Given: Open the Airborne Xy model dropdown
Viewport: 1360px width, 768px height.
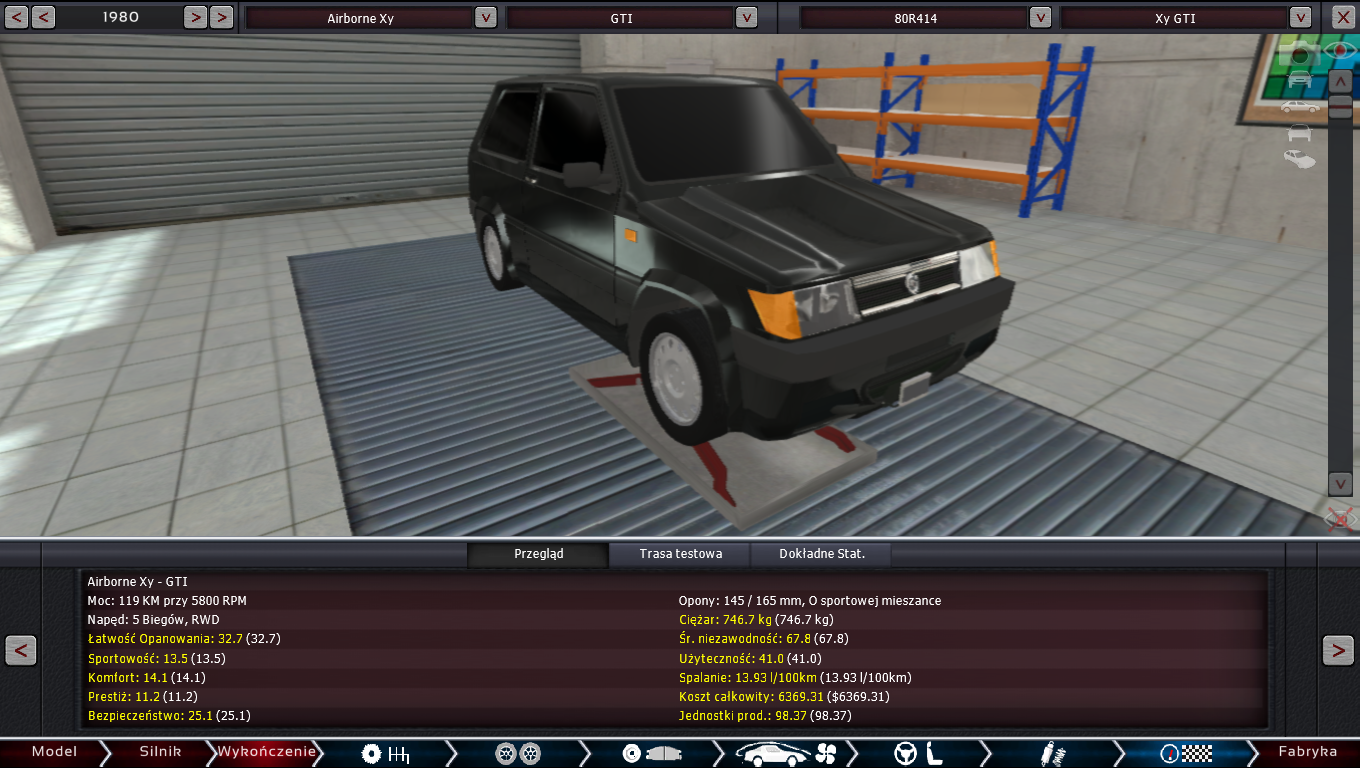Looking at the screenshot, I should click(485, 17).
